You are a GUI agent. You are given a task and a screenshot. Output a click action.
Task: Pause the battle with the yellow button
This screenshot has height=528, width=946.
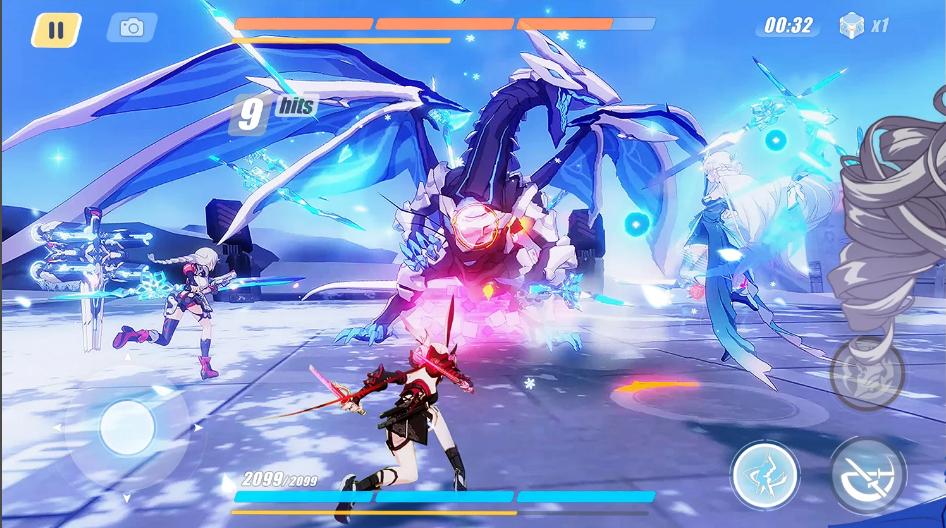tap(56, 29)
